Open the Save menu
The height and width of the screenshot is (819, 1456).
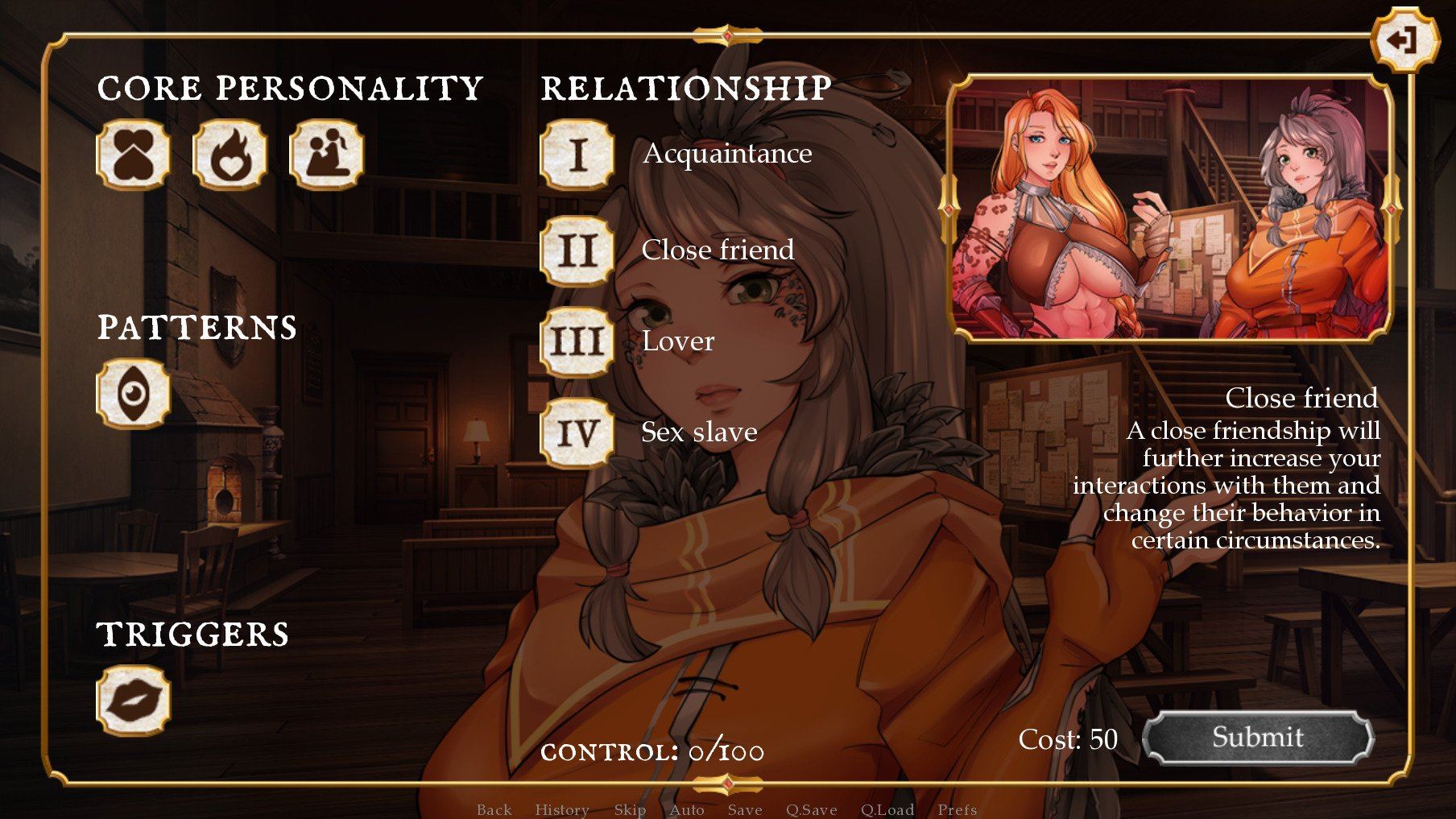pyautogui.click(x=744, y=809)
